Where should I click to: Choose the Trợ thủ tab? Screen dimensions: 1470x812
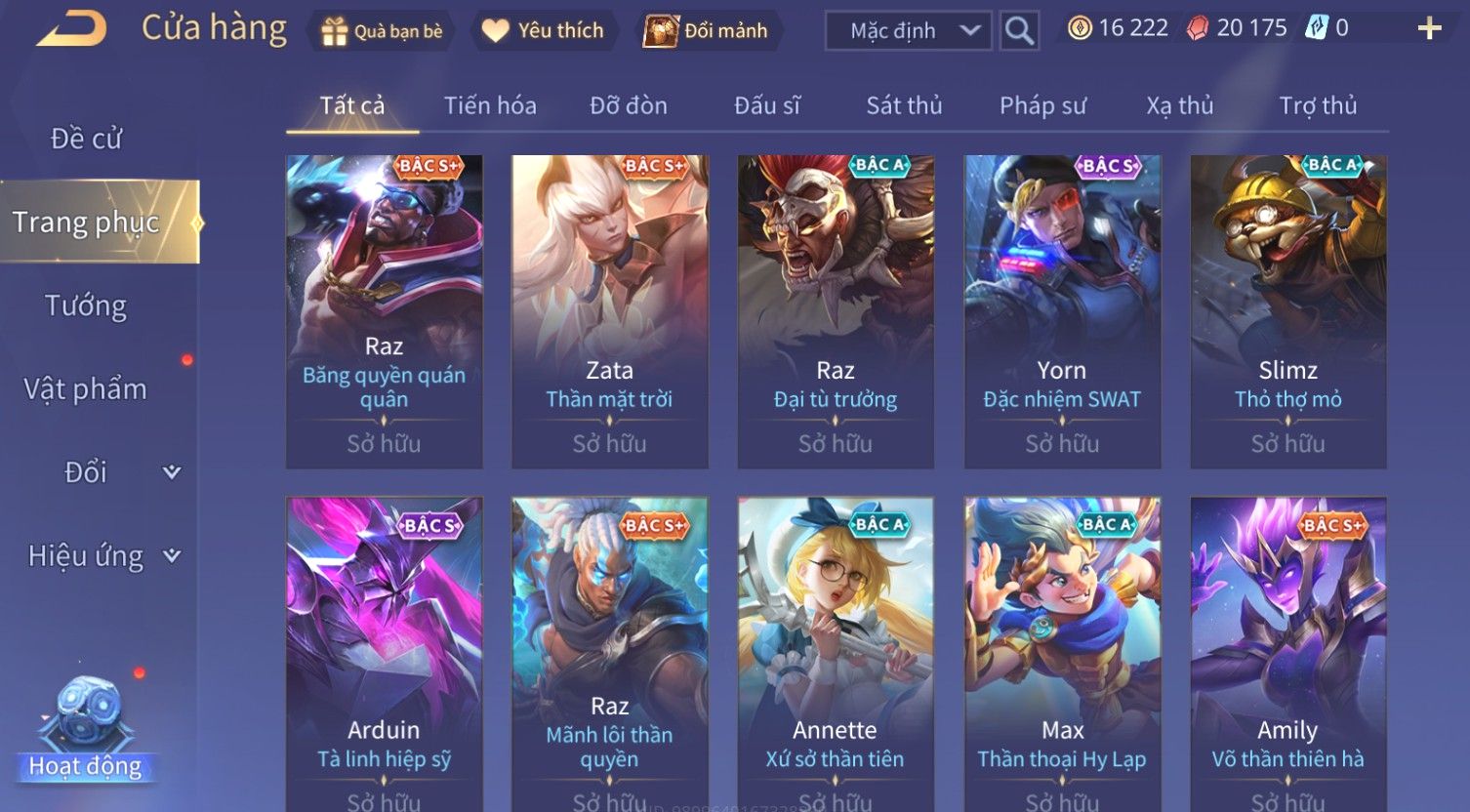click(1318, 105)
